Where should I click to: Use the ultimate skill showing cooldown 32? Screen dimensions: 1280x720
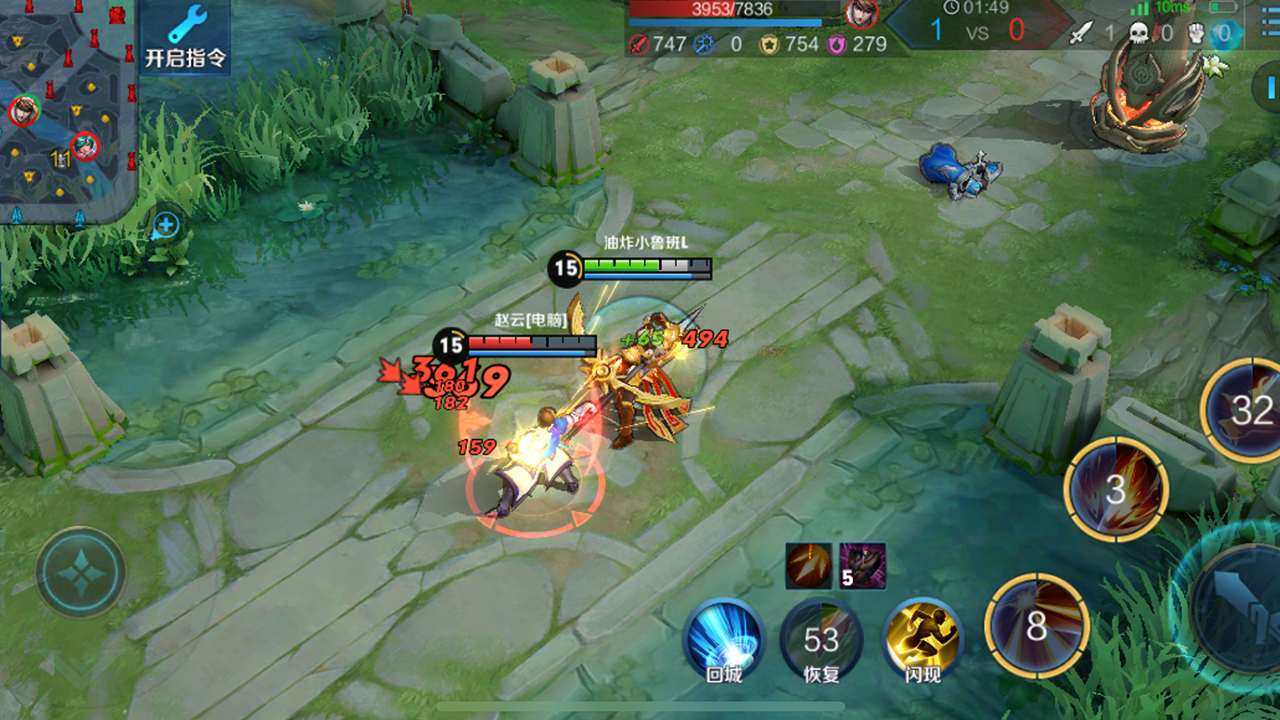tap(1247, 409)
